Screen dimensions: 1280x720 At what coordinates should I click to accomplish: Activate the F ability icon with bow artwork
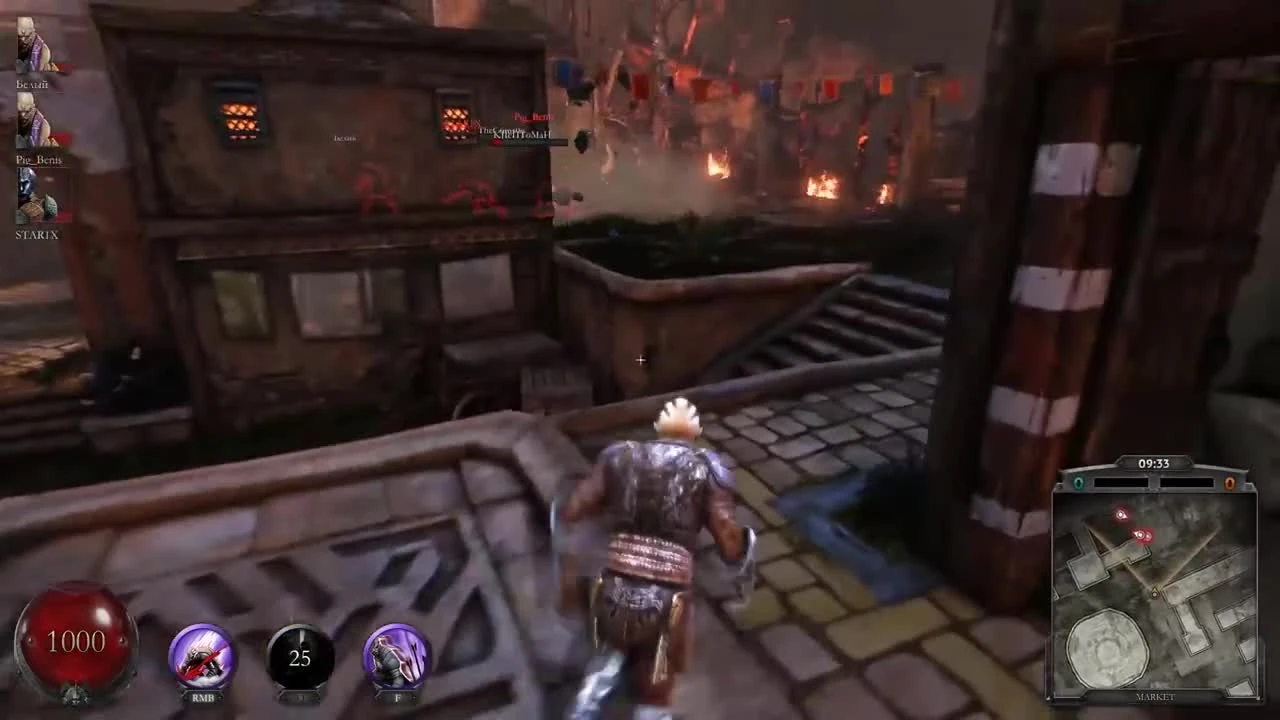click(x=397, y=655)
